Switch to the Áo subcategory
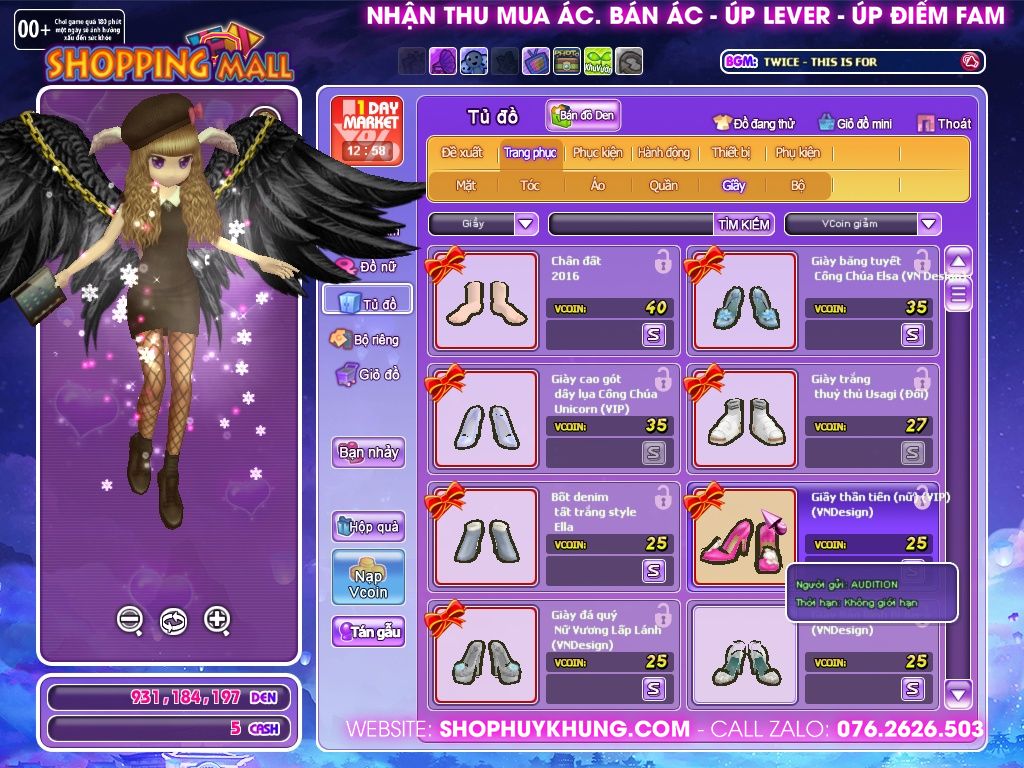The image size is (1024, 768). point(597,185)
